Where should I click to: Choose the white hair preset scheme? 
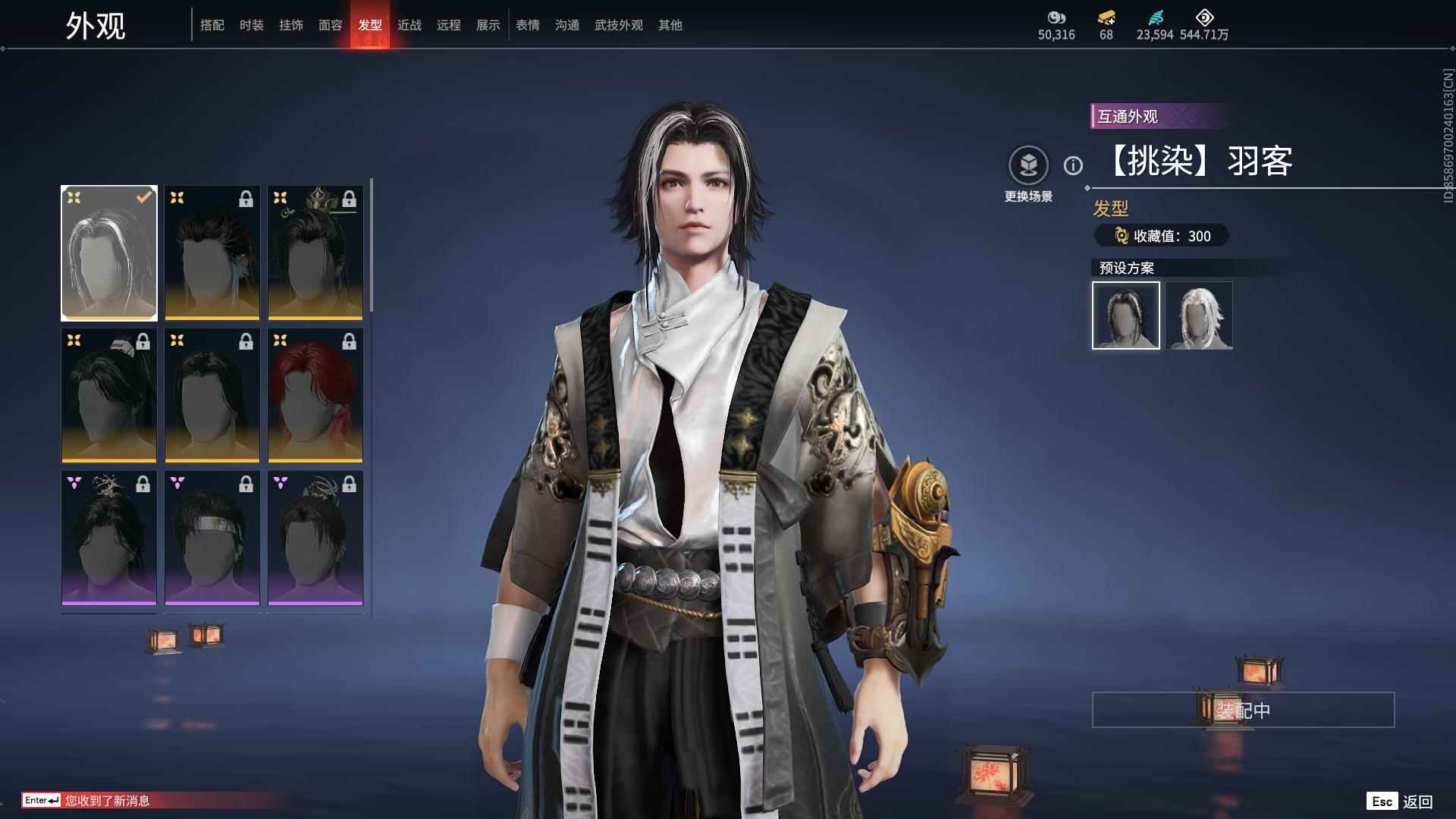(1200, 315)
